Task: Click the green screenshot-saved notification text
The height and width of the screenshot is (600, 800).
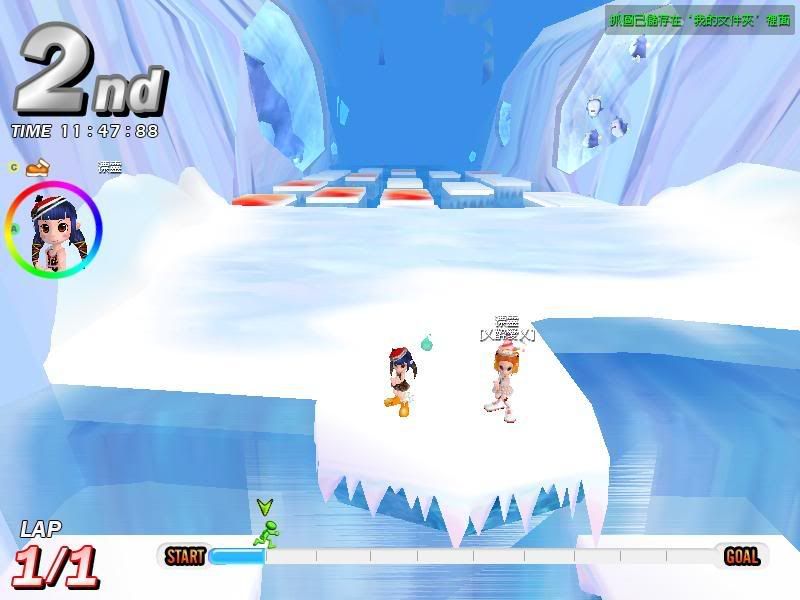Action: tap(699, 19)
